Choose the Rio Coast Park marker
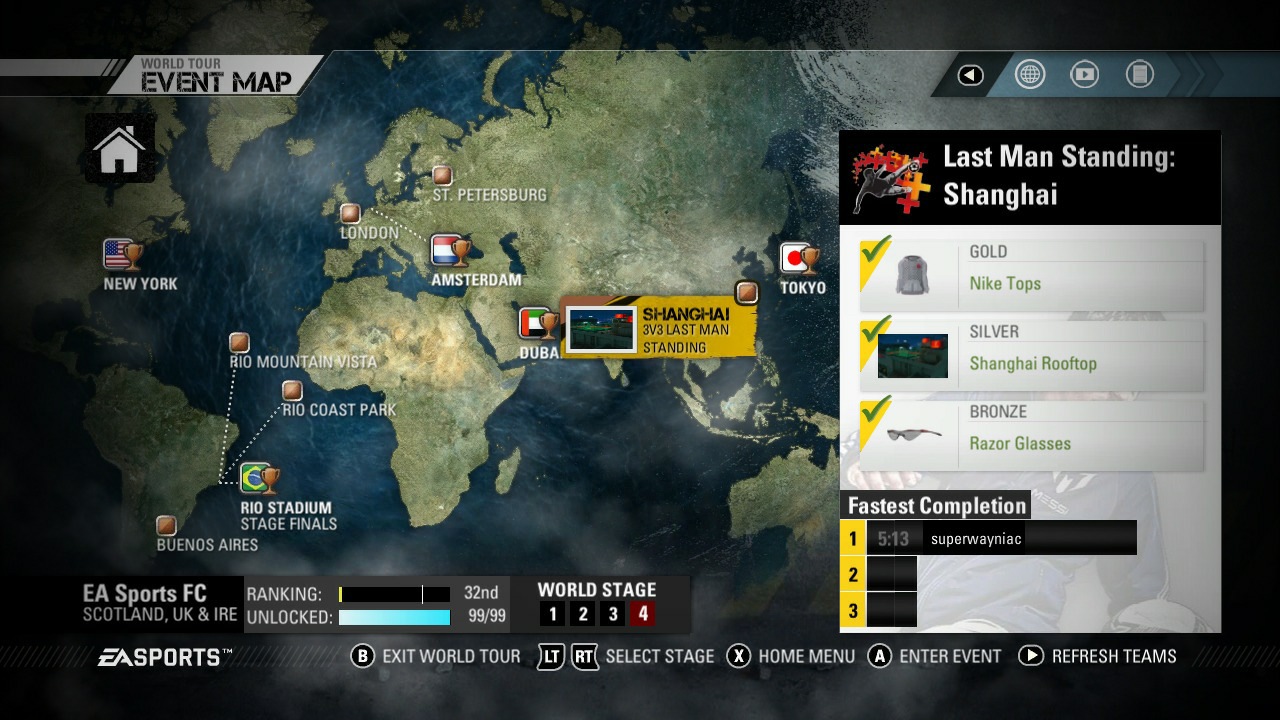Viewport: 1280px width, 720px height. click(x=292, y=390)
